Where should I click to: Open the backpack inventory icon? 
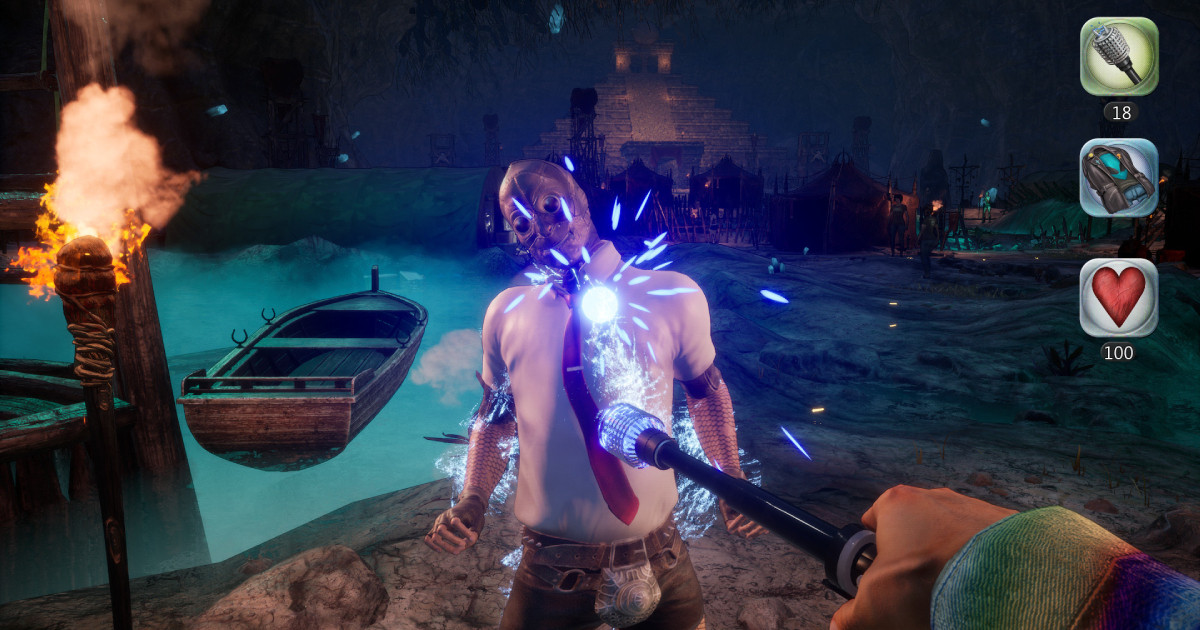tap(1119, 177)
